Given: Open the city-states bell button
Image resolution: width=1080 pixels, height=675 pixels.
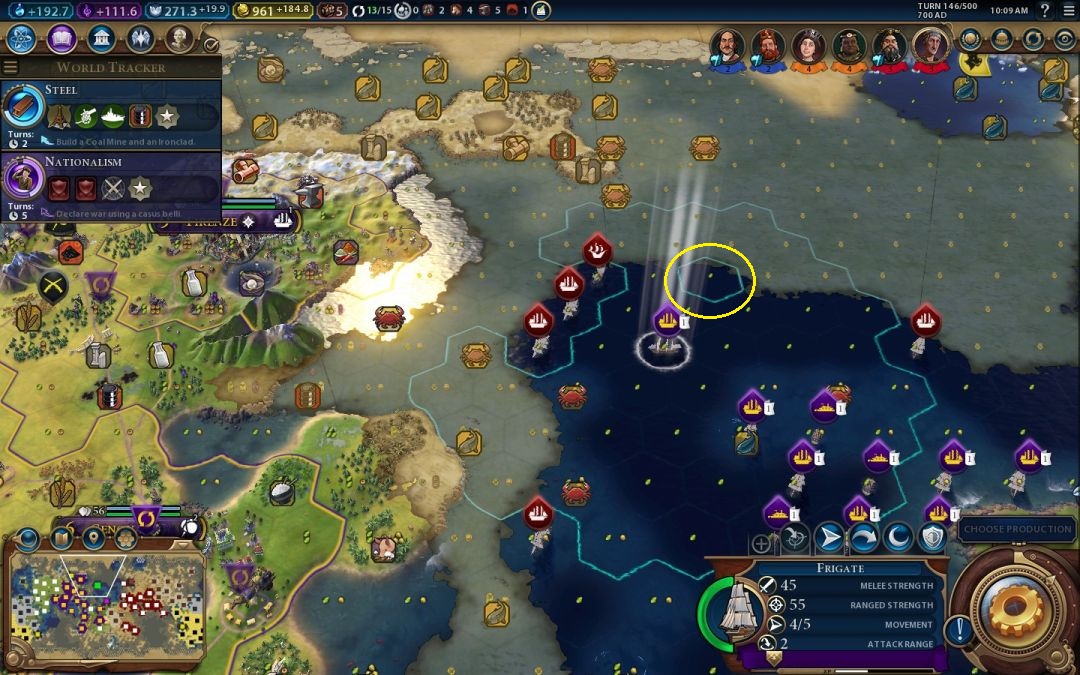Looking at the screenshot, I should [1003, 39].
